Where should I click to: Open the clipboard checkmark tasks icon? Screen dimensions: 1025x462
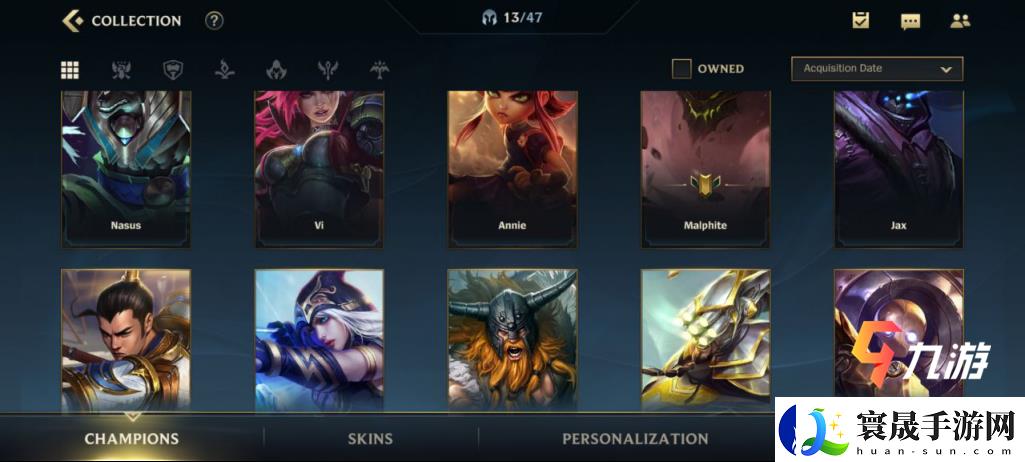point(860,20)
